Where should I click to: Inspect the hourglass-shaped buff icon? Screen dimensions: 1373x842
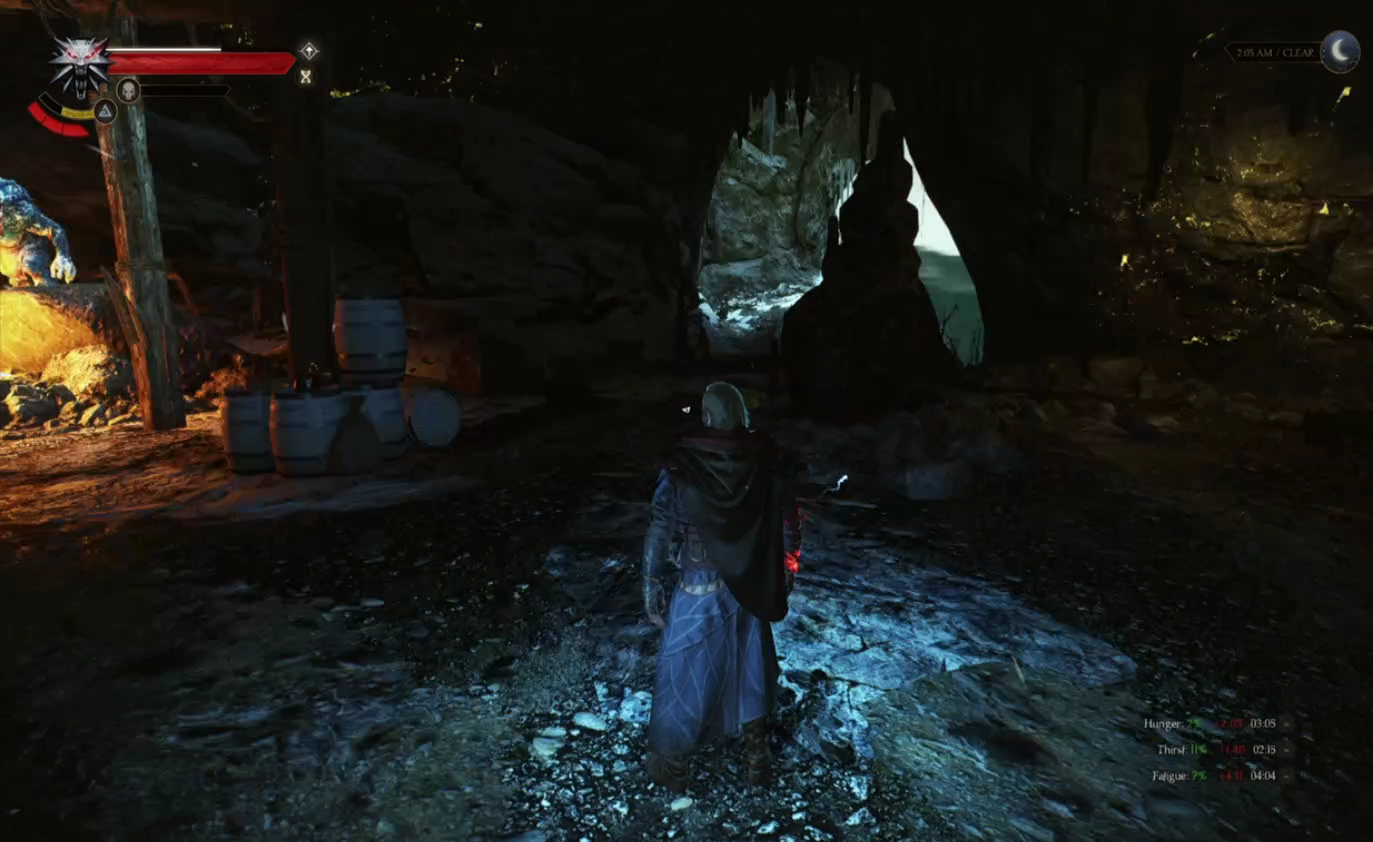306,76
